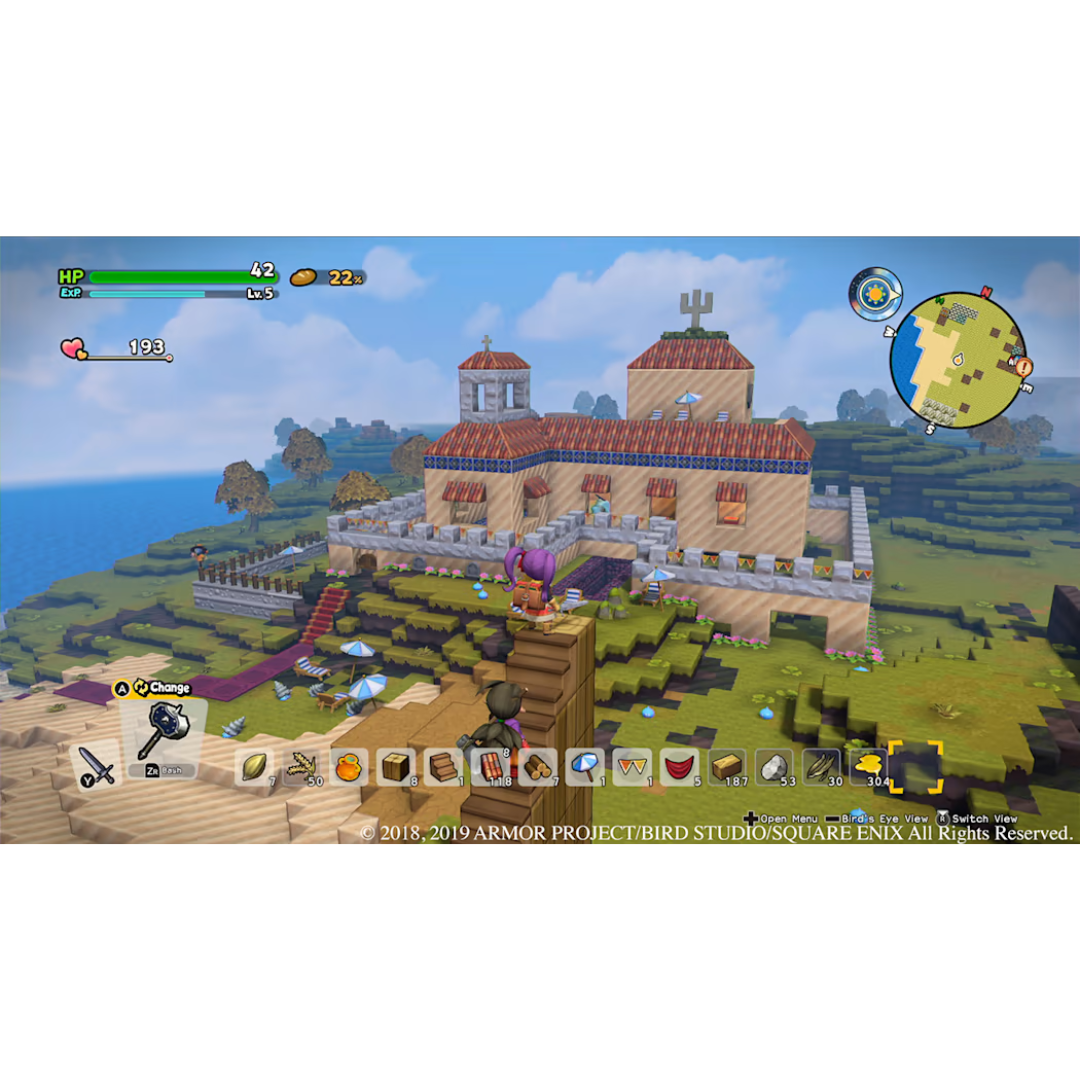Pick the blue parasol hotbar item
Image resolution: width=1080 pixels, height=1080 pixels.
tap(584, 767)
